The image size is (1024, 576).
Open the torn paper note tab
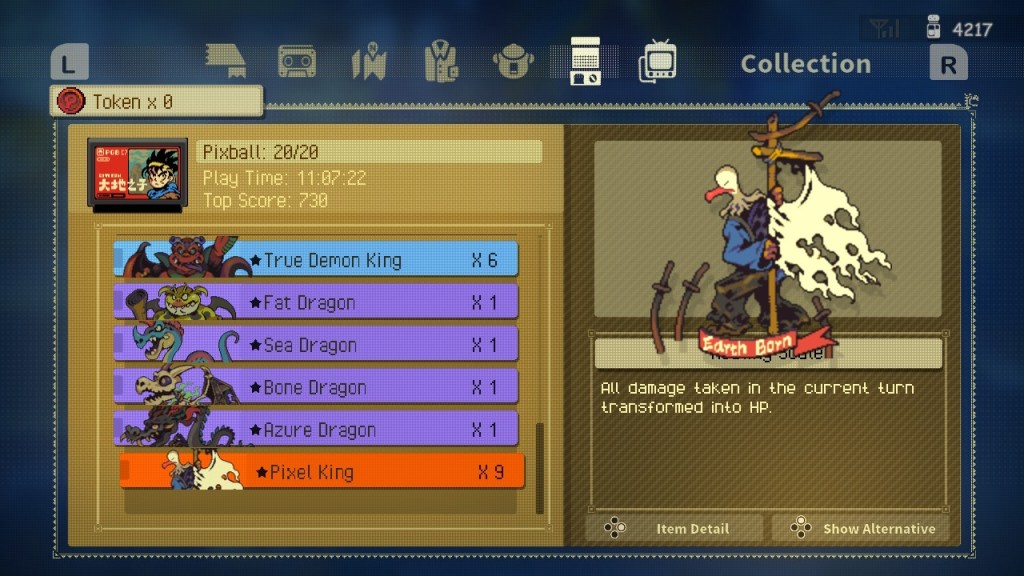[x=225, y=60]
